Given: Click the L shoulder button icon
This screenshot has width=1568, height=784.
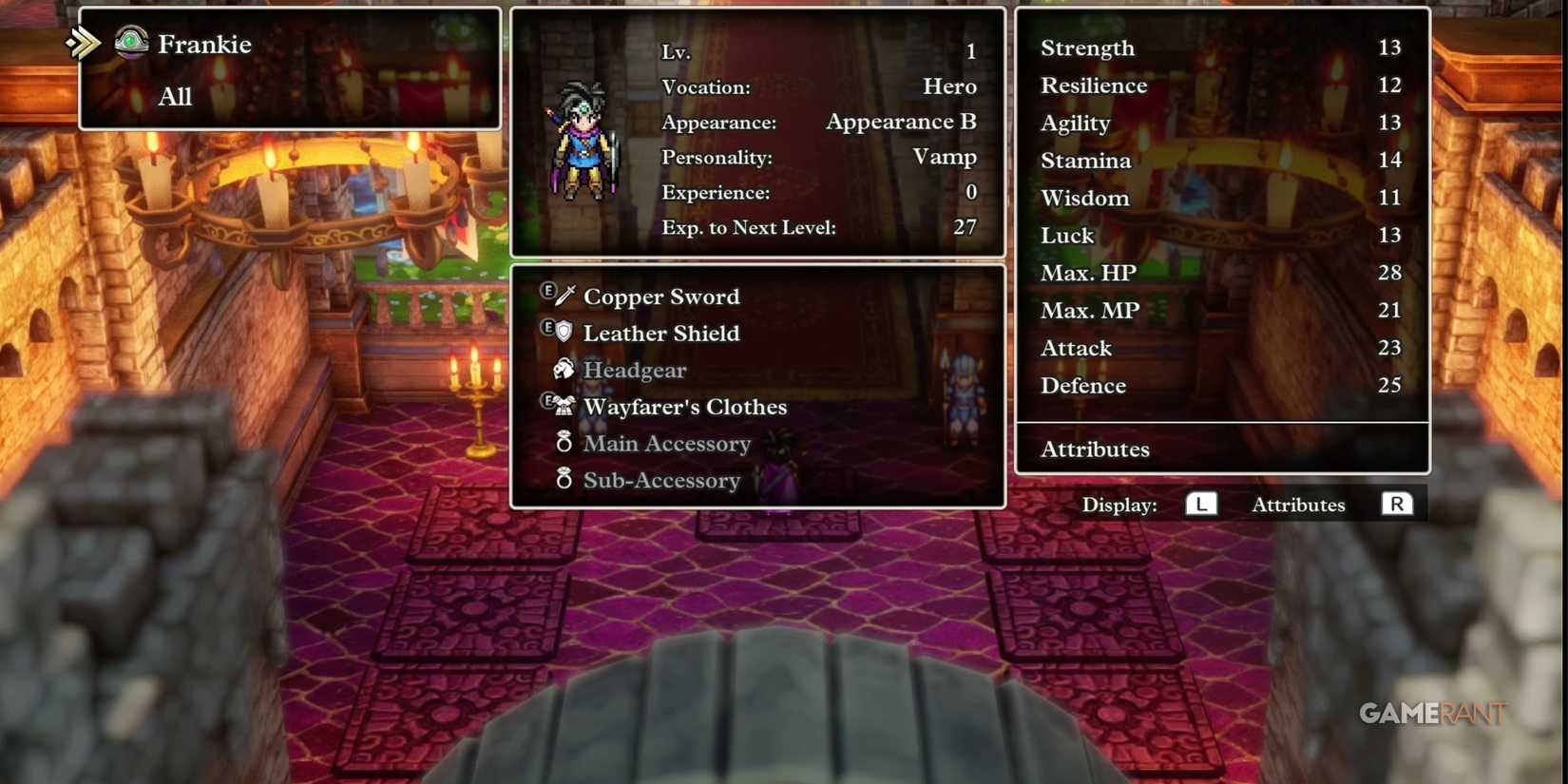Looking at the screenshot, I should pos(1201,505).
